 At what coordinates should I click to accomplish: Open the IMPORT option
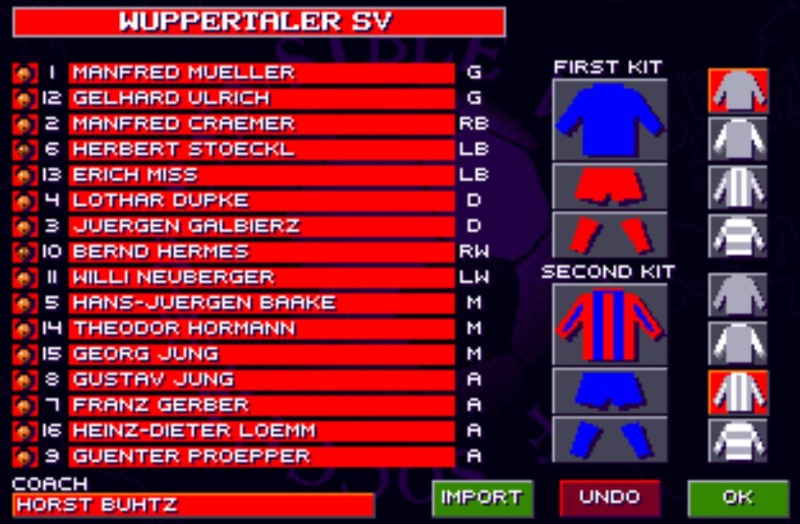[482, 497]
